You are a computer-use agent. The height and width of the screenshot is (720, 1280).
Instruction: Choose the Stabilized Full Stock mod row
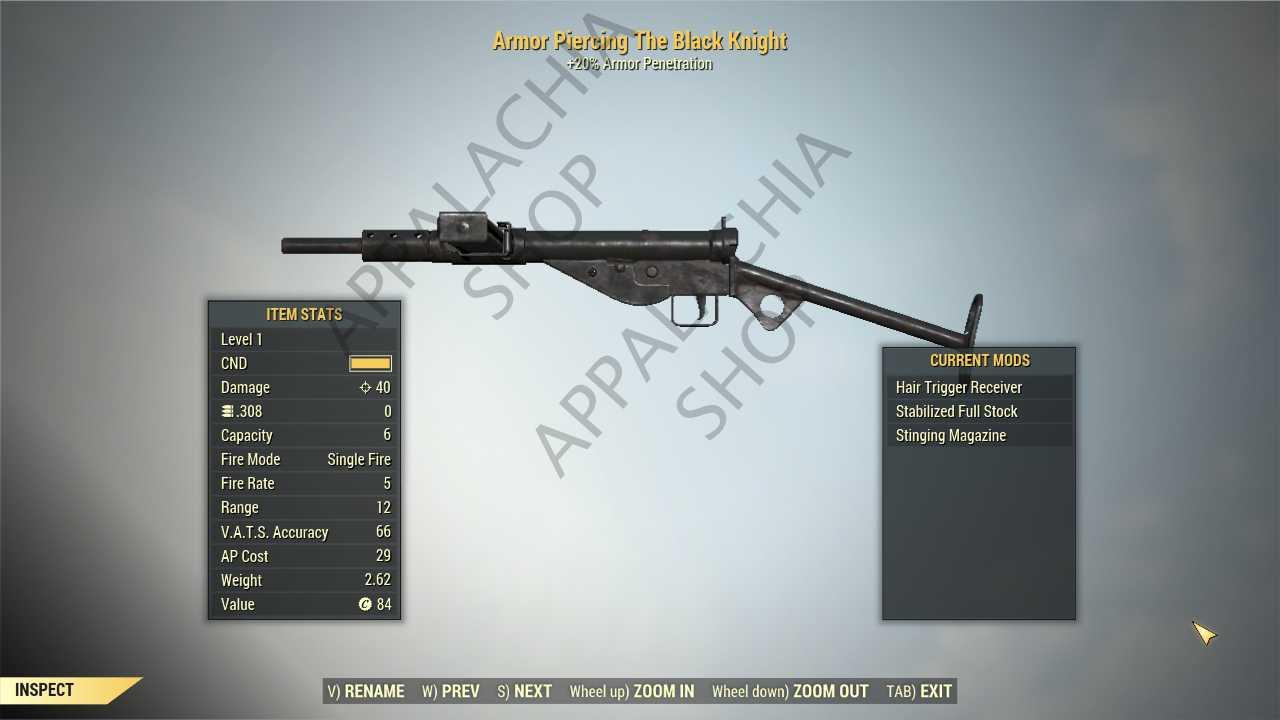(957, 411)
